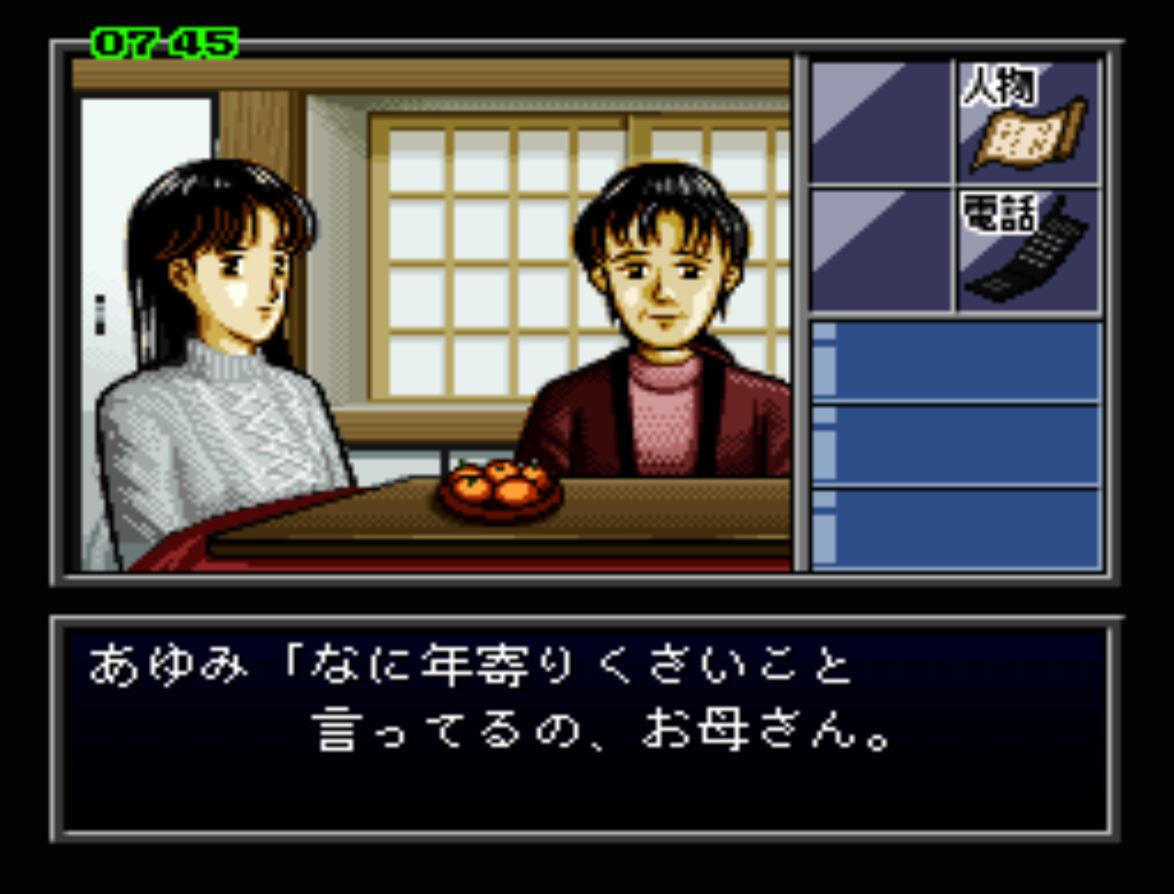Select the 電話 telephone command icon
Screen dimensions: 1174x894
pos(1027,250)
